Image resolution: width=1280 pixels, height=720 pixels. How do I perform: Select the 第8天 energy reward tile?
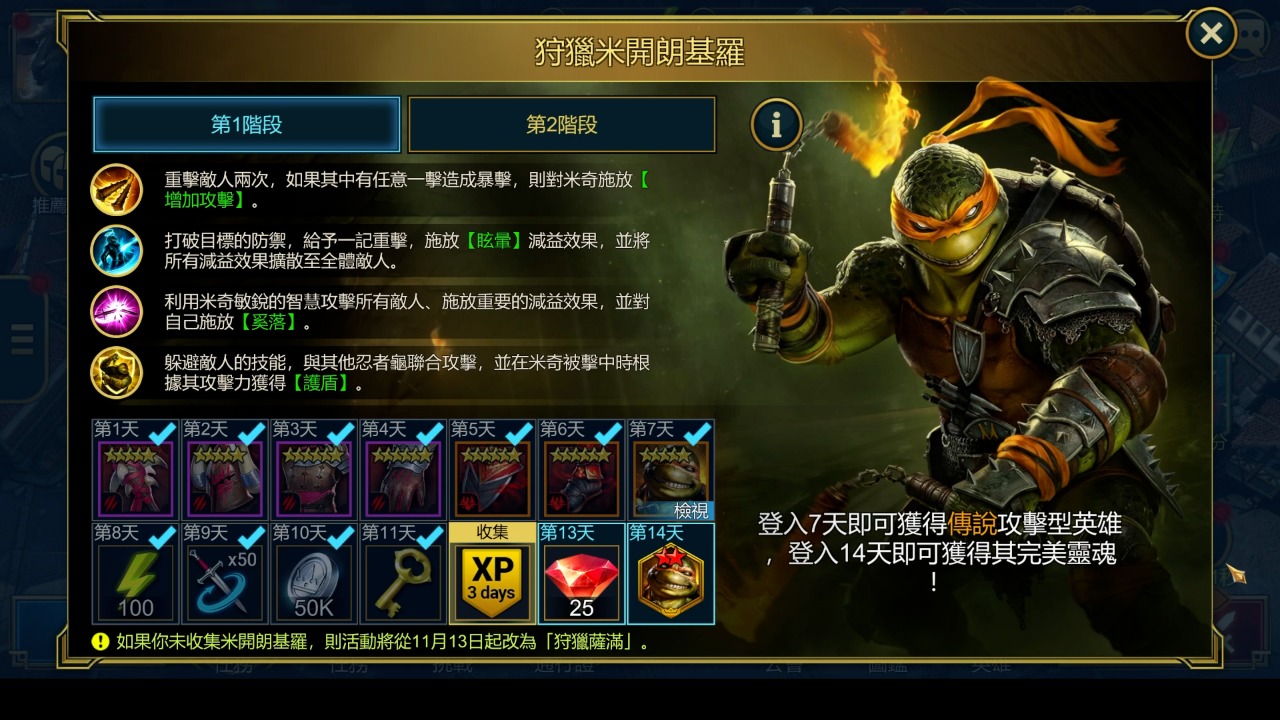[136, 574]
